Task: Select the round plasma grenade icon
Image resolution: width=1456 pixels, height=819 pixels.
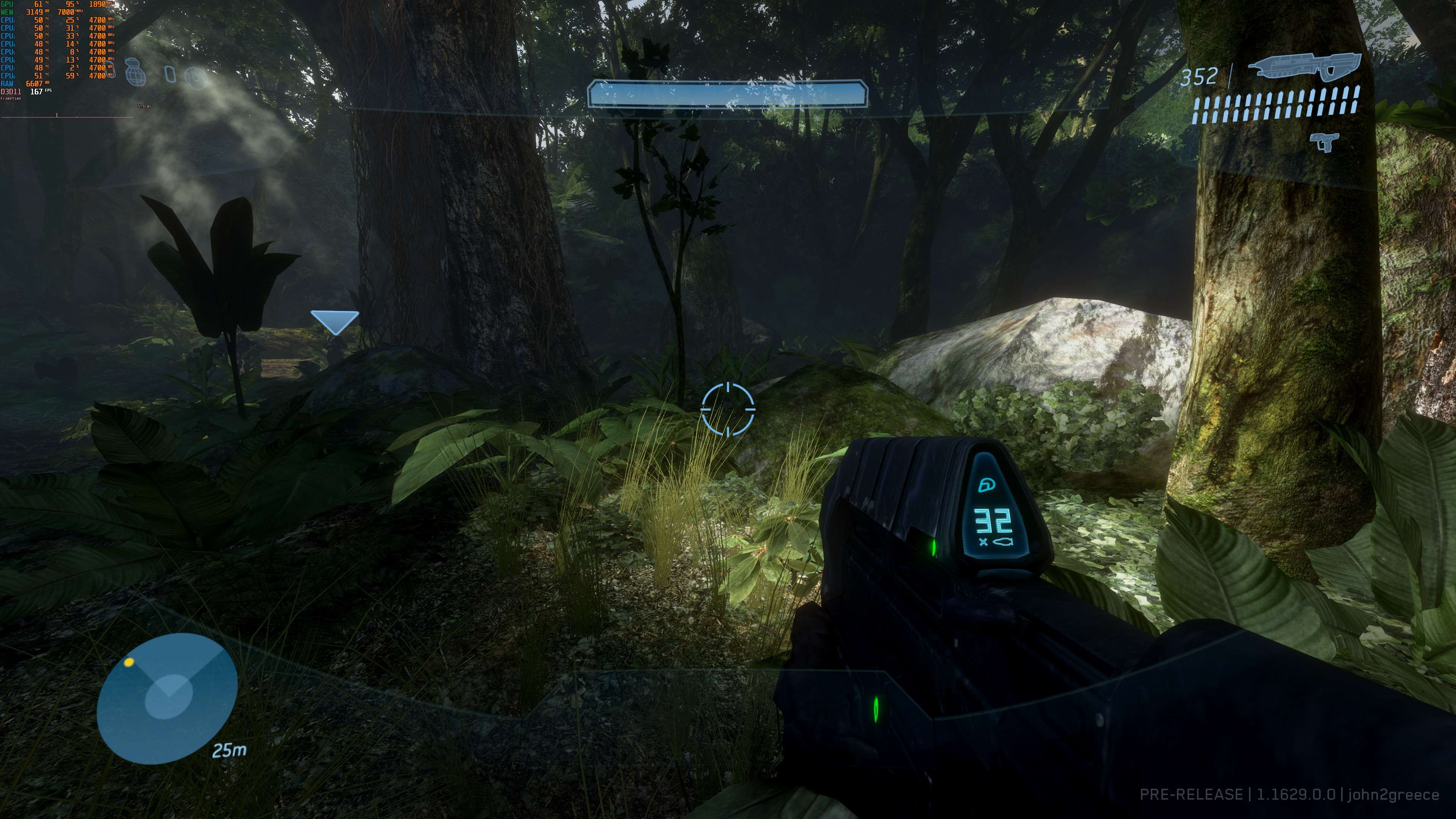Action: point(196,77)
